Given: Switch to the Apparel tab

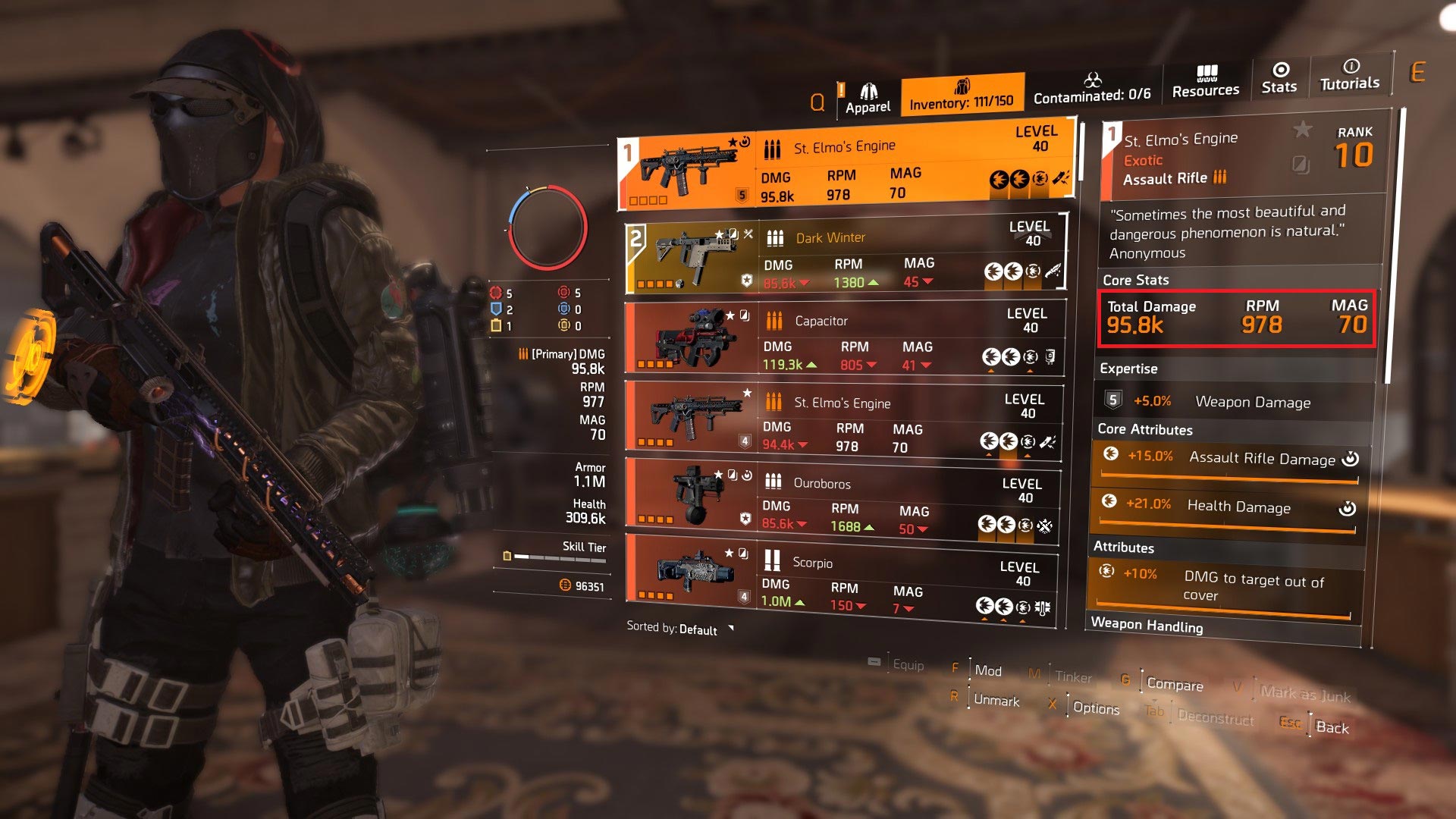Looking at the screenshot, I should pos(871,95).
